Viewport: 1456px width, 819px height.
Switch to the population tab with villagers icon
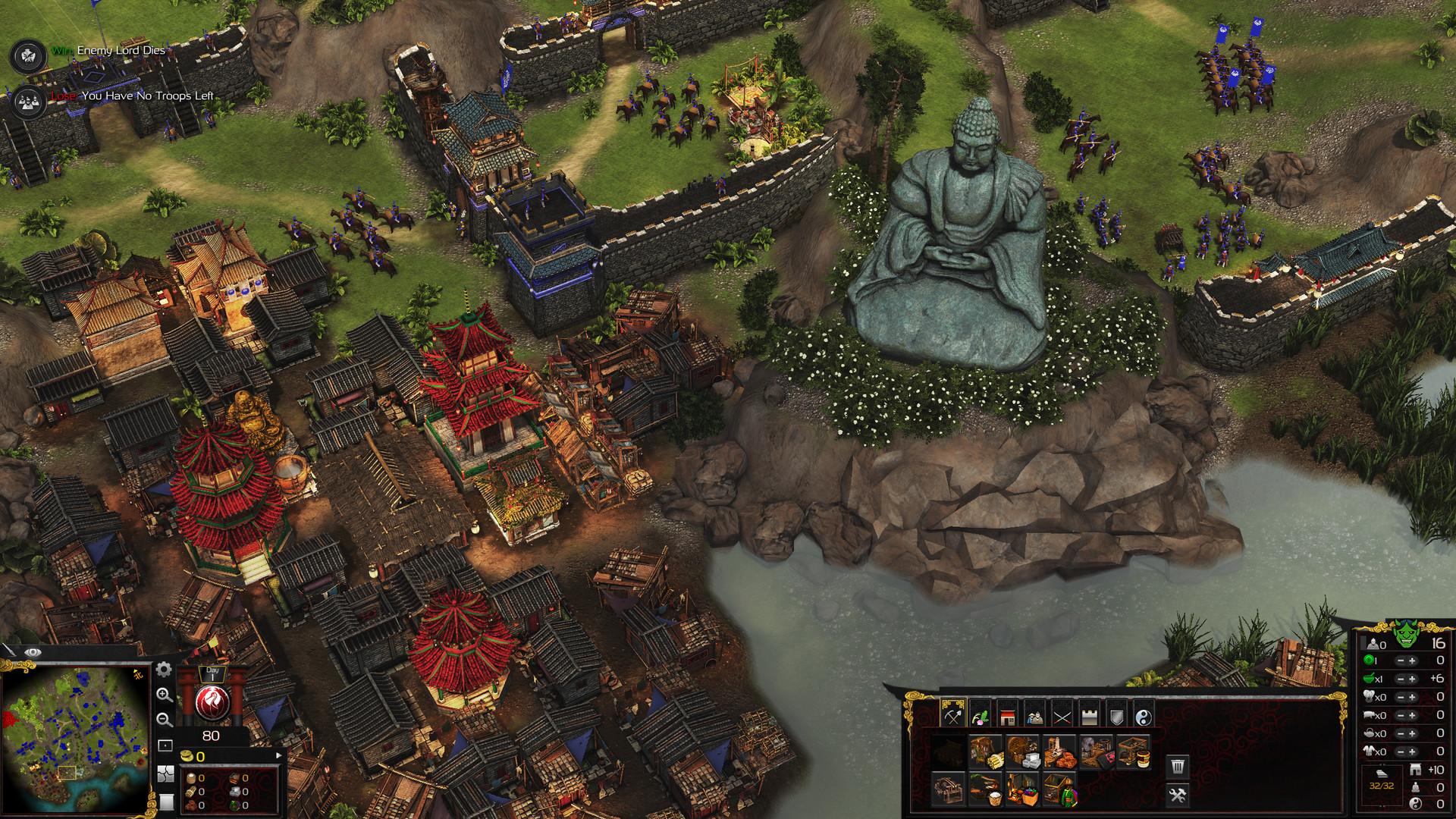(x=1034, y=717)
